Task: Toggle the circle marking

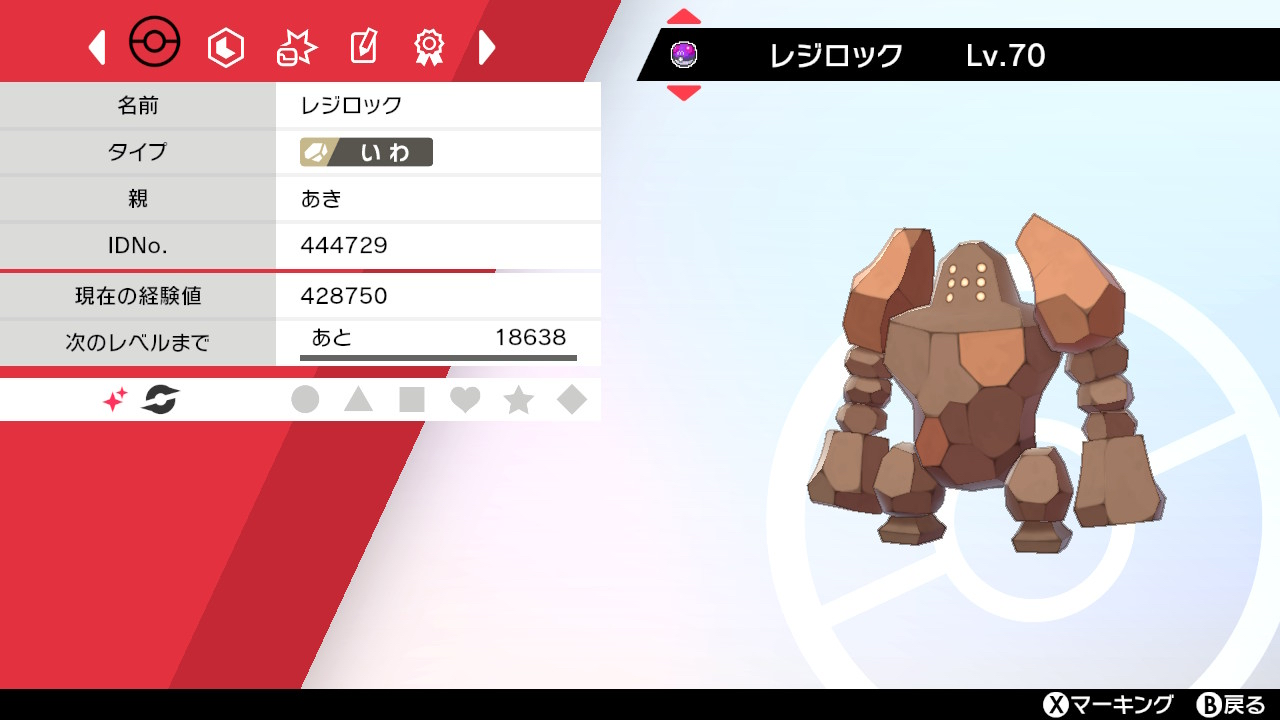Action: pyautogui.click(x=305, y=400)
